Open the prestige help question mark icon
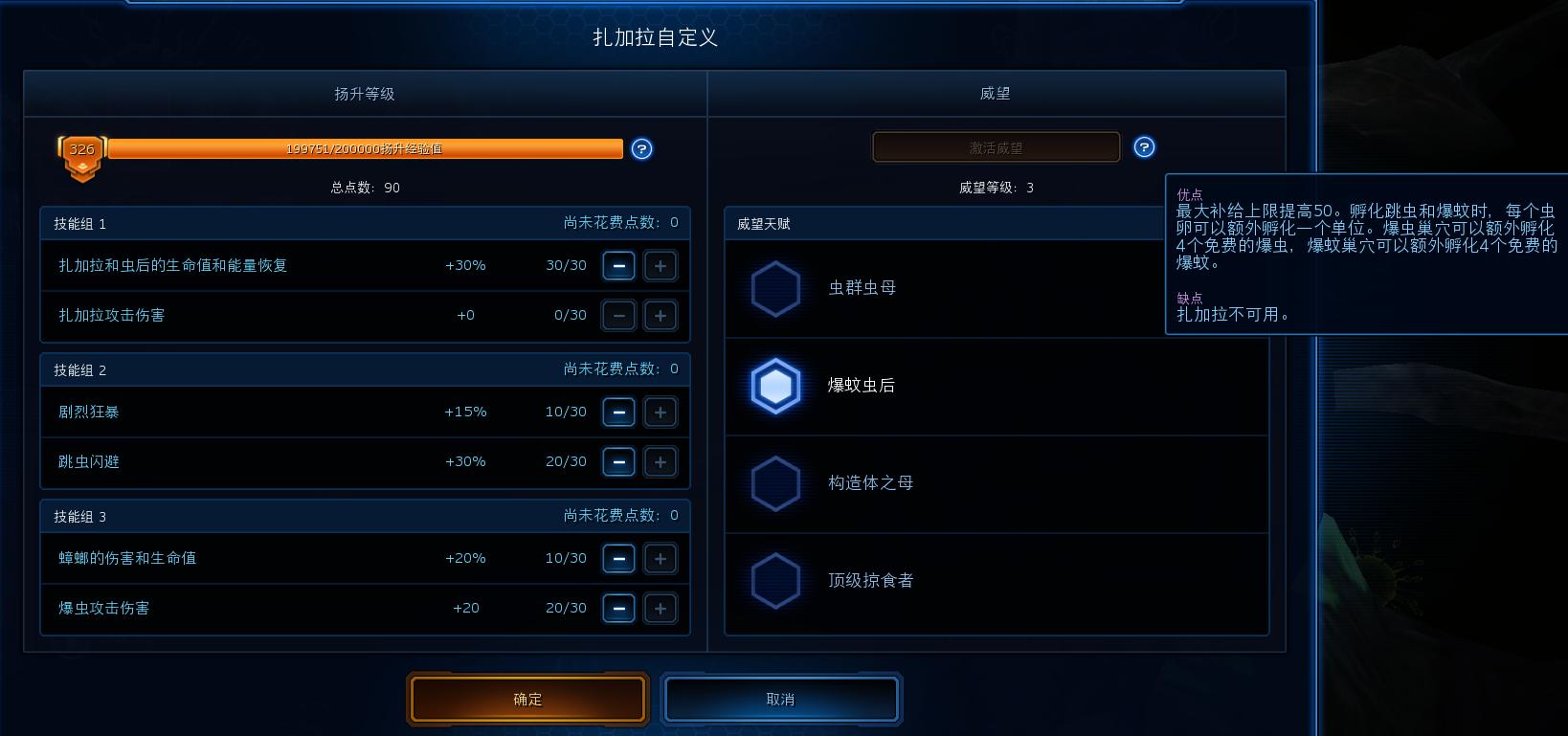 point(1145,146)
